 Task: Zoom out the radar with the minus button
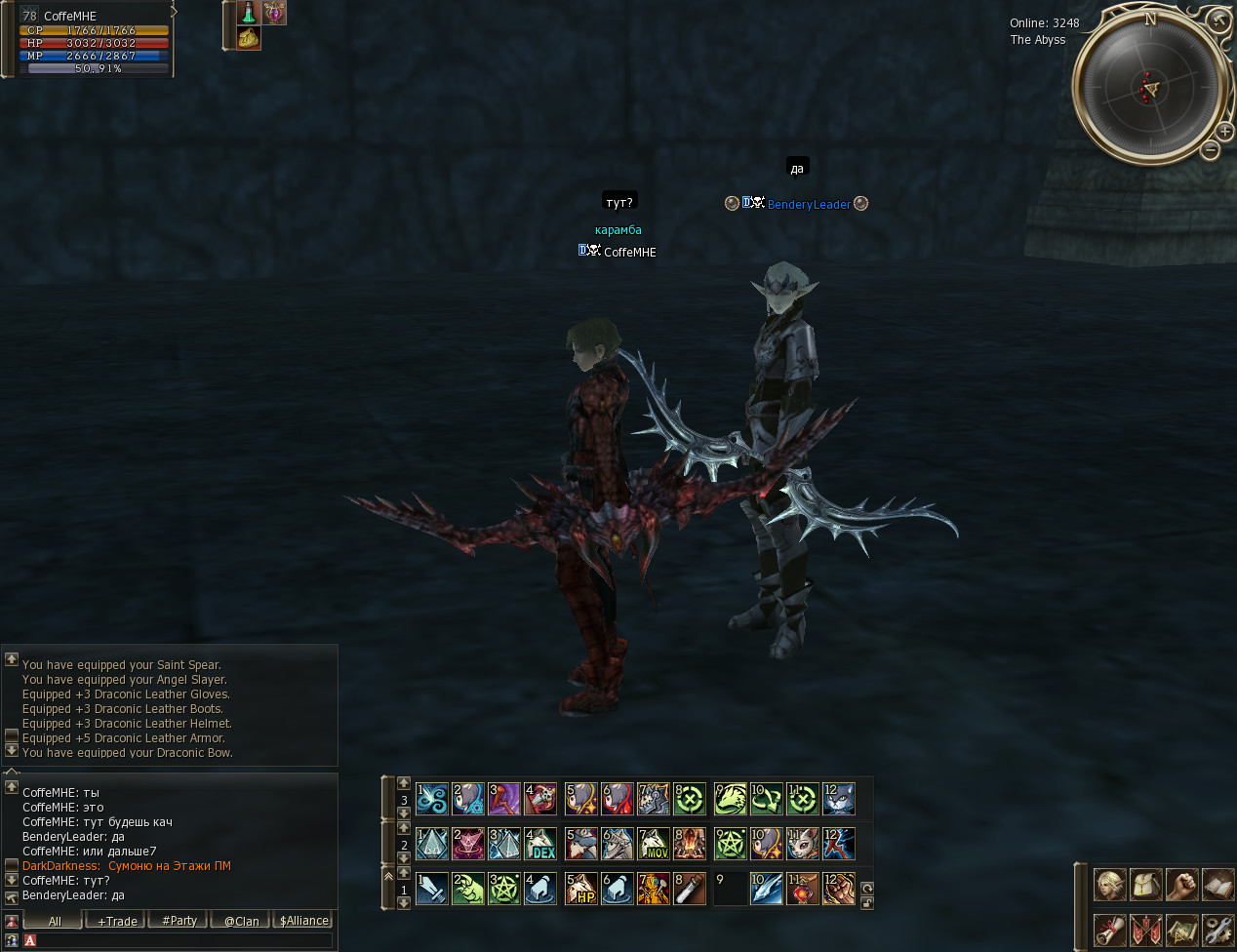point(1210,150)
